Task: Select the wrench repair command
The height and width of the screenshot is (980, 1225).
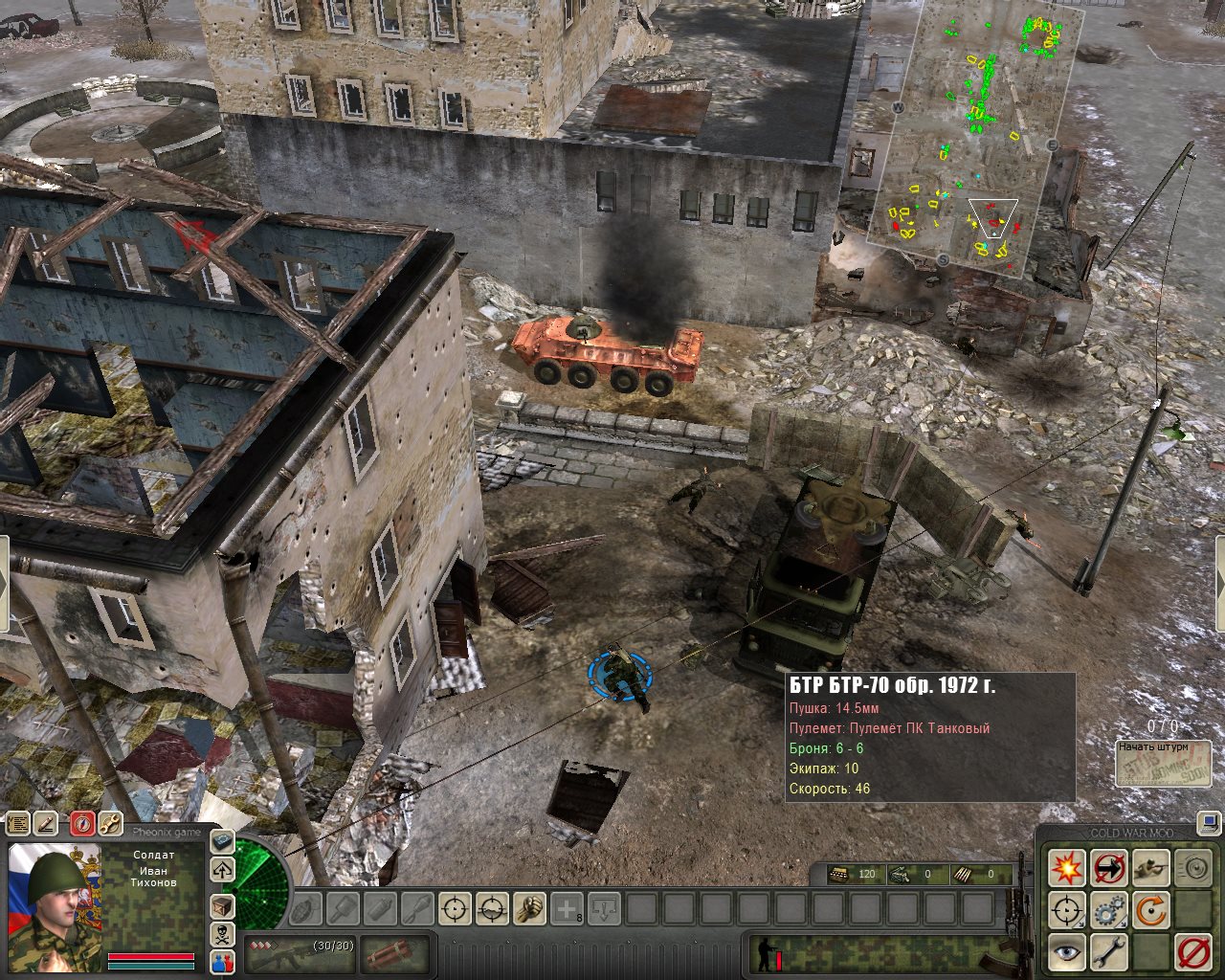Action: point(1108,952)
